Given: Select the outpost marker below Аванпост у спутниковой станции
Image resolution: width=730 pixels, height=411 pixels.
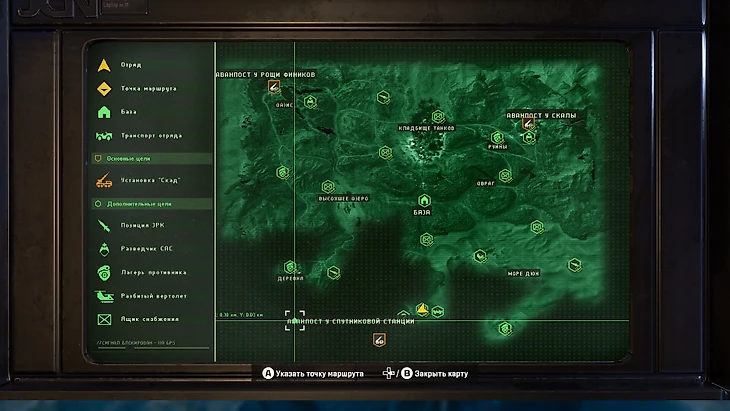Looking at the screenshot, I should pos(379,339).
